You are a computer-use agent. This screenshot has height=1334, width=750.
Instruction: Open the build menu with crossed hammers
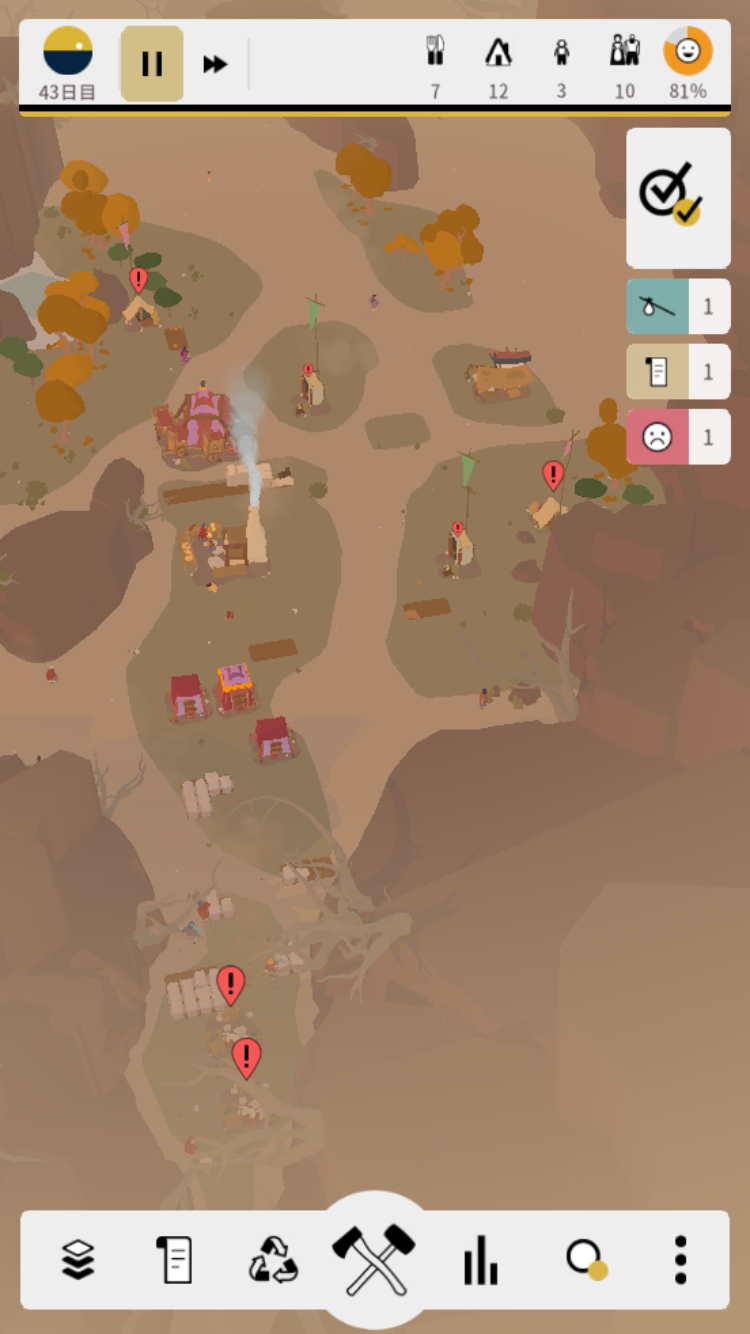pos(374,1257)
